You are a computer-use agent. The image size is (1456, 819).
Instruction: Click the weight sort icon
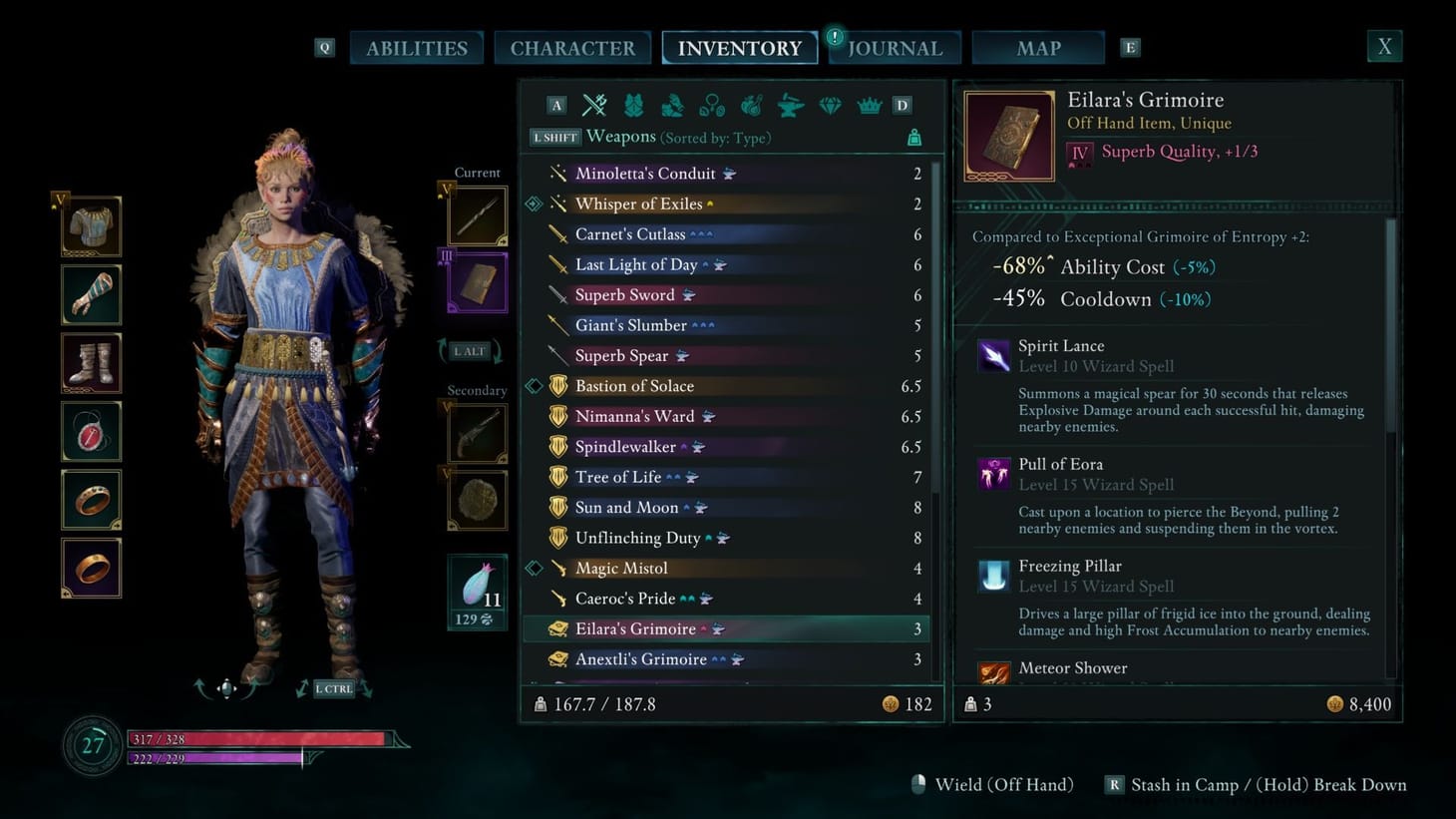tap(913, 138)
